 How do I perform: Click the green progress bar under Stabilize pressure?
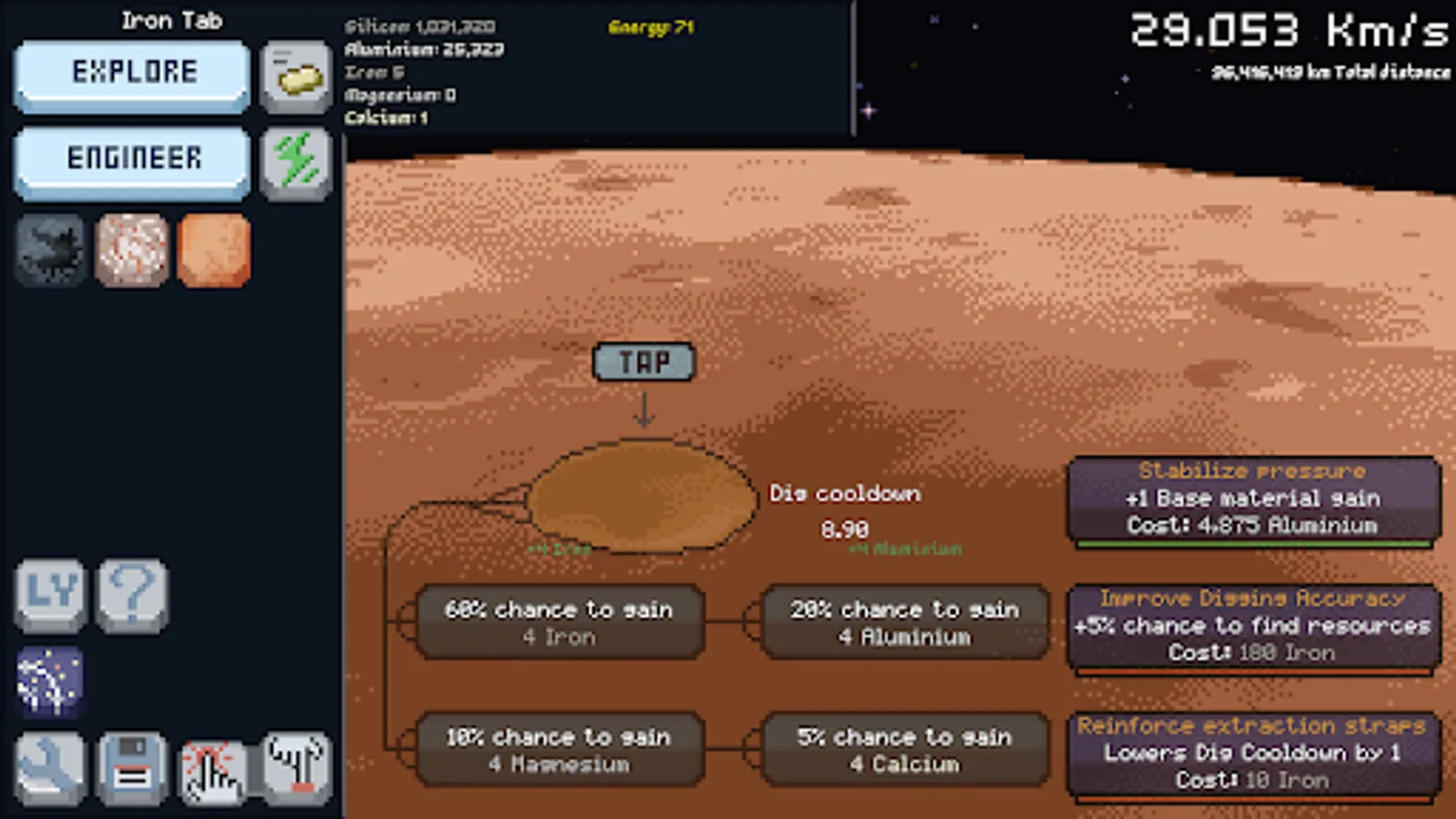1256,544
